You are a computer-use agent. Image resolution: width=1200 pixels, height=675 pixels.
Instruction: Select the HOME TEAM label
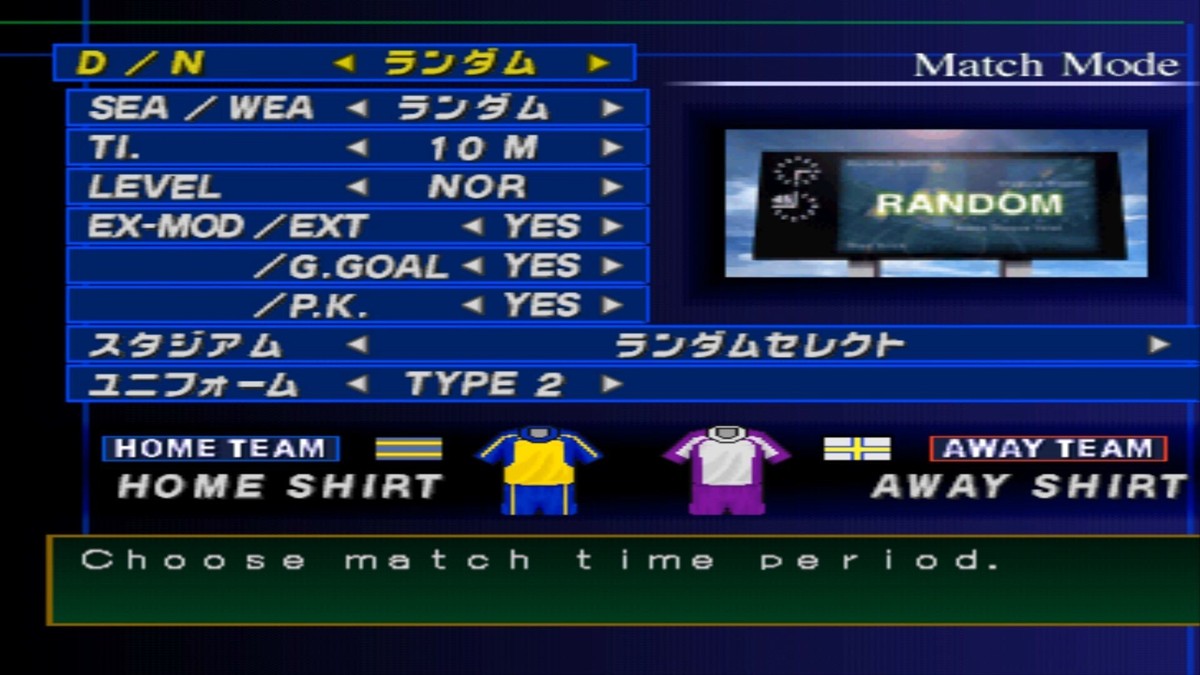point(220,448)
